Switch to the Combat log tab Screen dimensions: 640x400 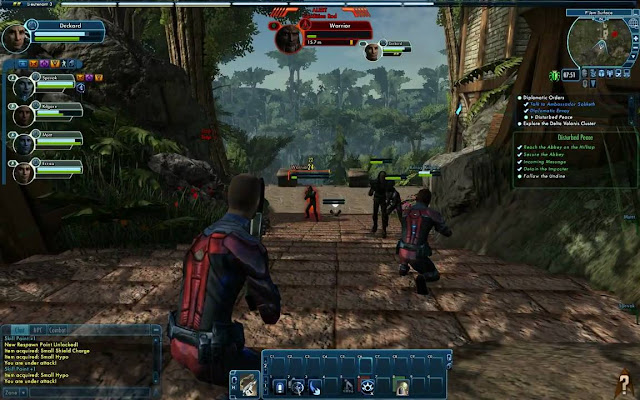click(58, 328)
